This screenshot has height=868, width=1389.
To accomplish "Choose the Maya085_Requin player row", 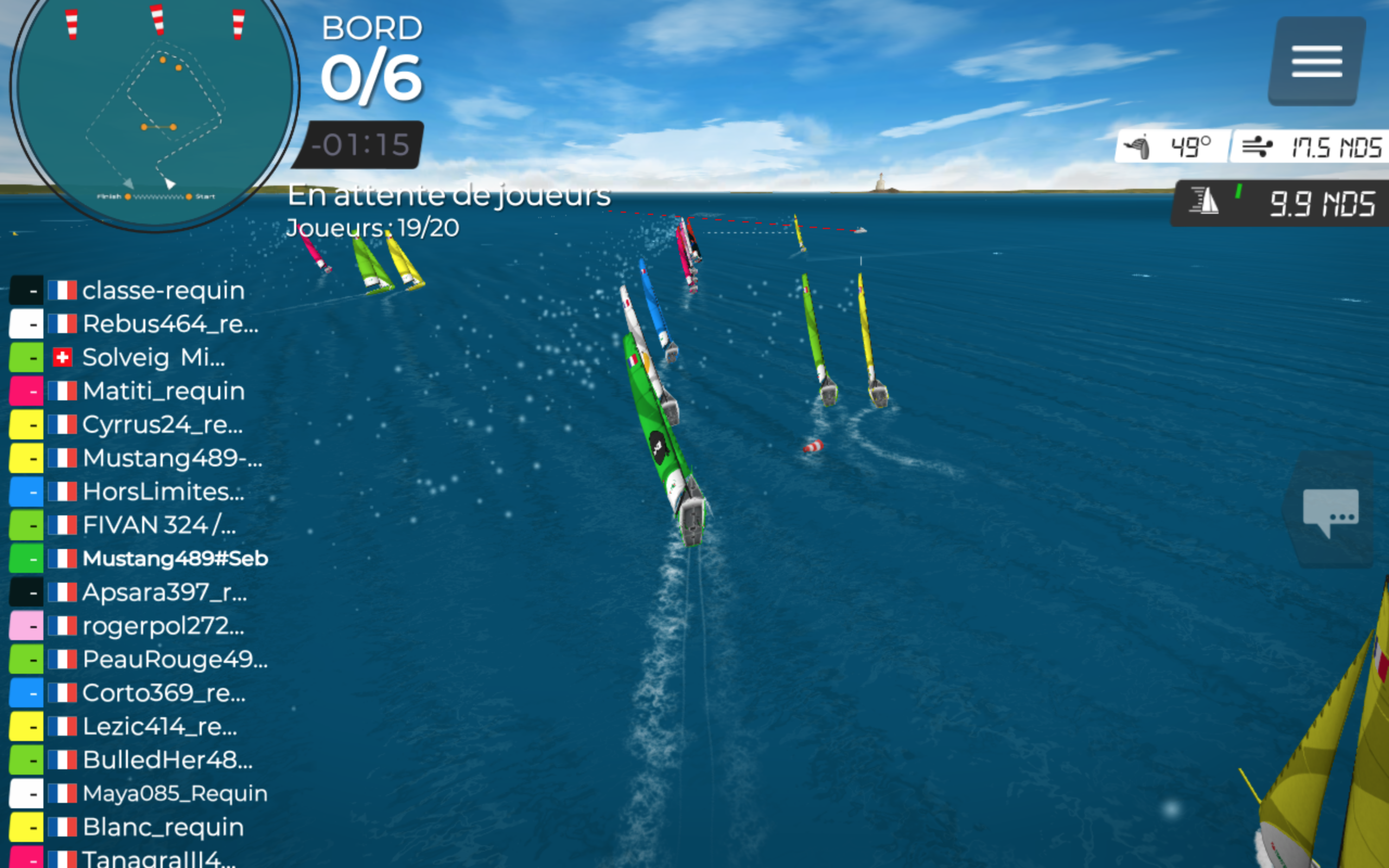I will coord(175,793).
